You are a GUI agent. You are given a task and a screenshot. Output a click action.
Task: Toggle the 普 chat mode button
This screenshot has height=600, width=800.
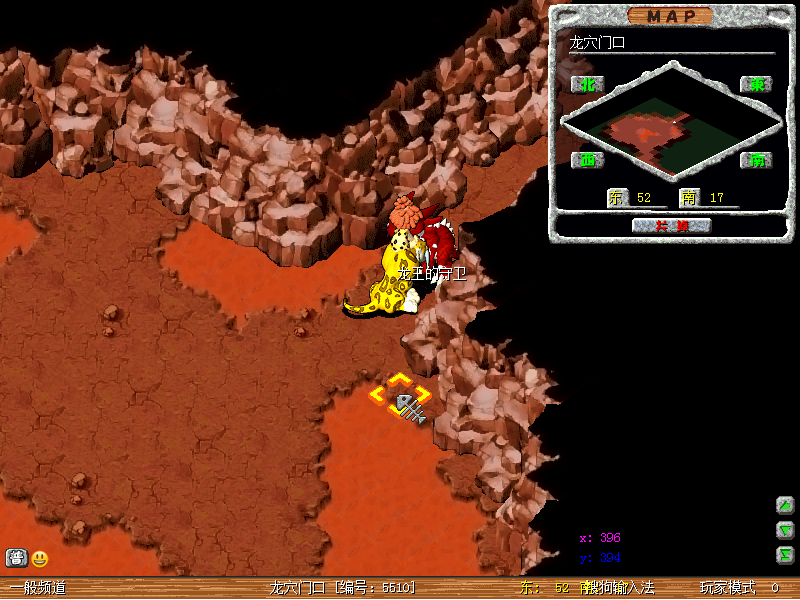[x=16, y=559]
